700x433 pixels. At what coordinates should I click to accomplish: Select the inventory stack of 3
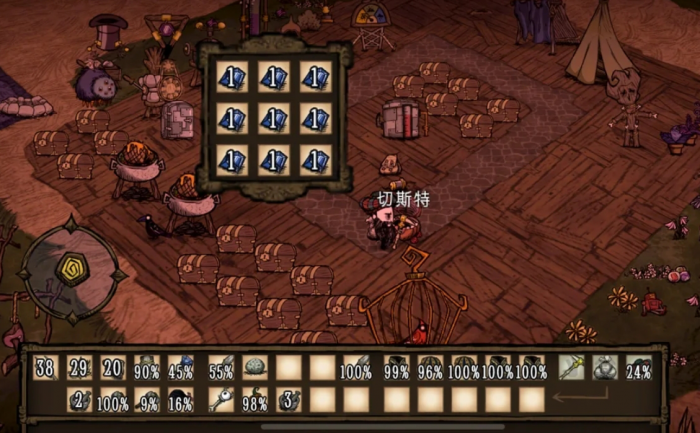289,401
